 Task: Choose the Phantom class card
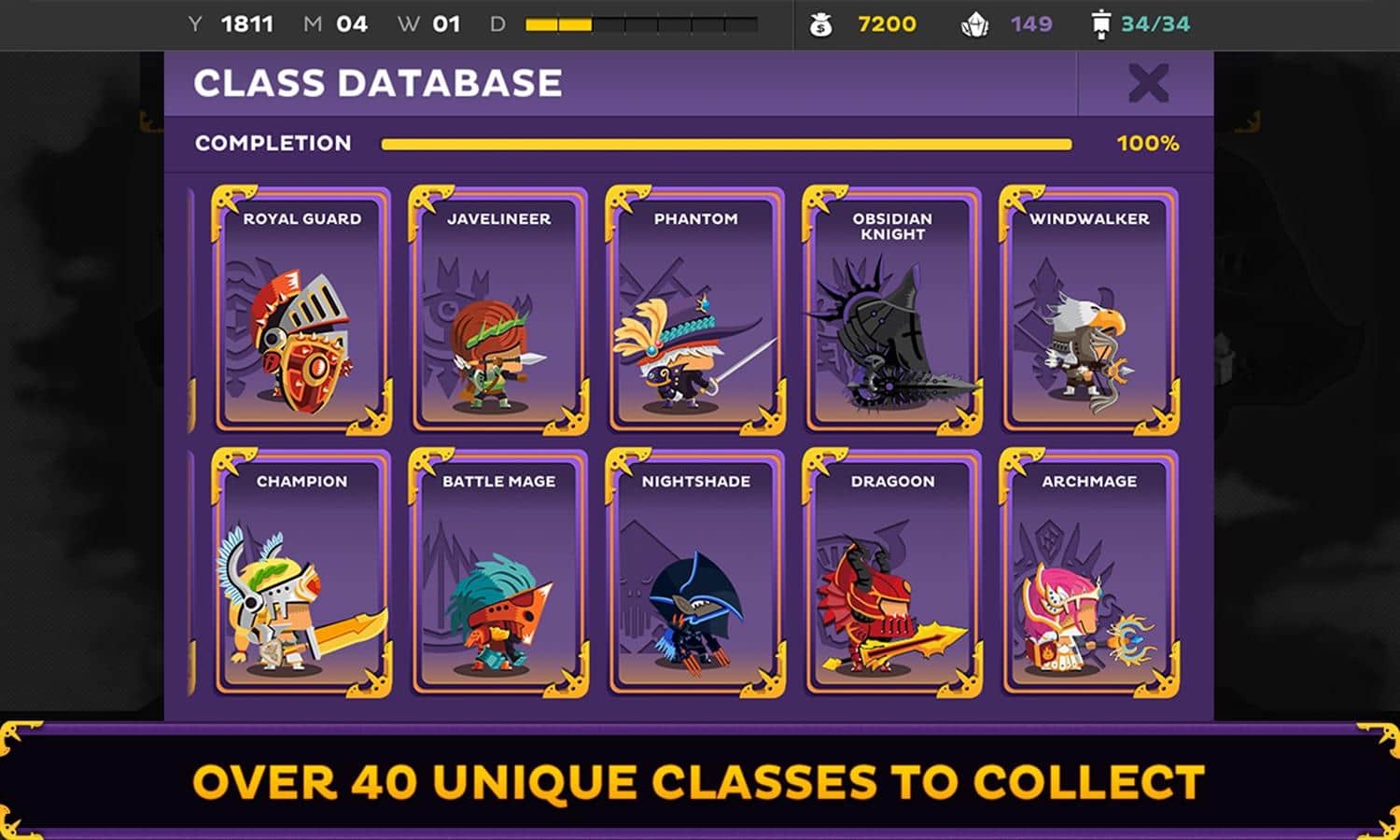point(695,311)
